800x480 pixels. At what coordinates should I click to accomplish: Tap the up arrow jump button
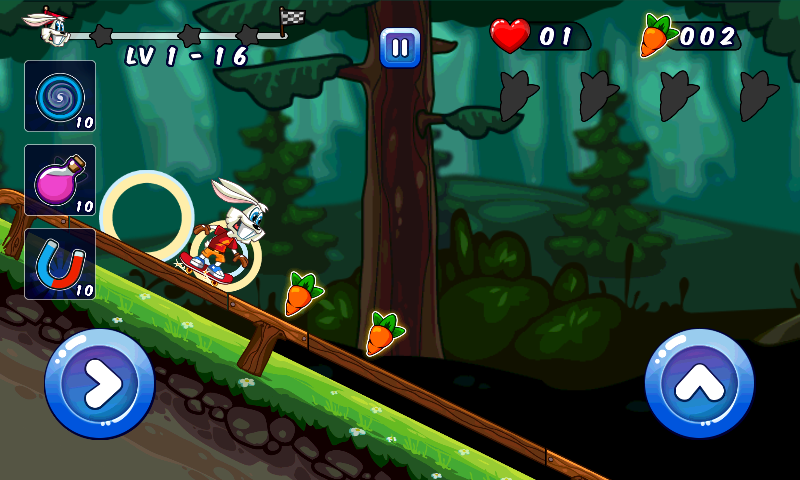coord(699,383)
